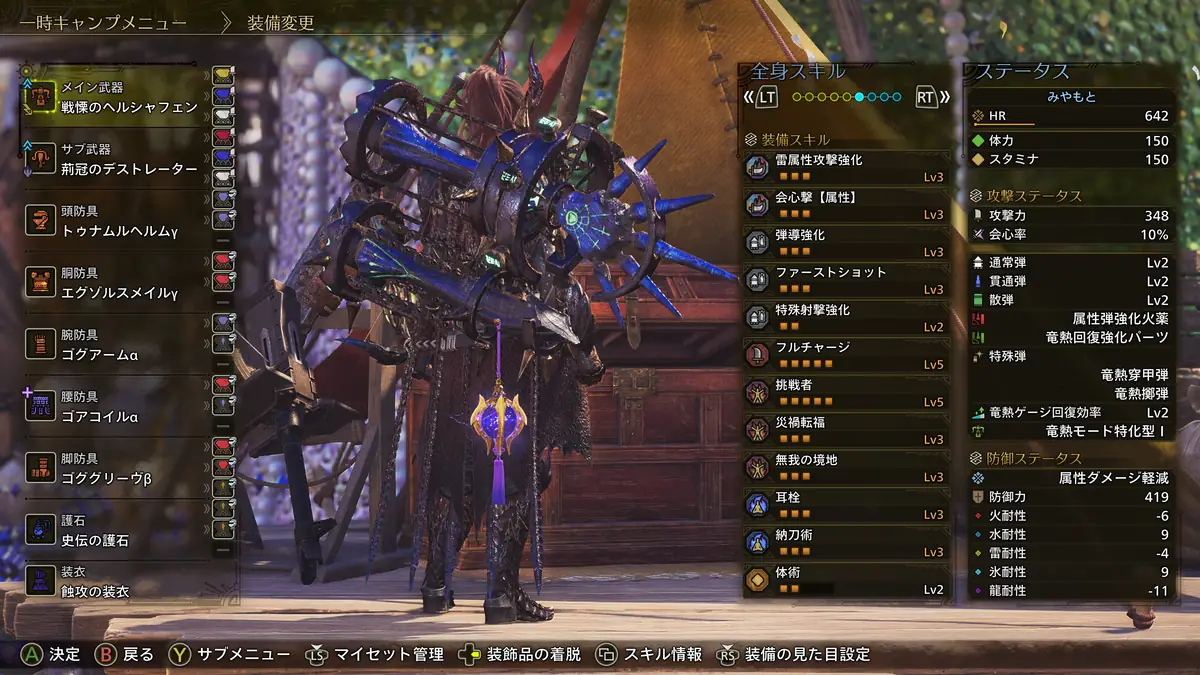
Task: Select the 蝕攻の装衣 mantle slot
Action: (115, 582)
